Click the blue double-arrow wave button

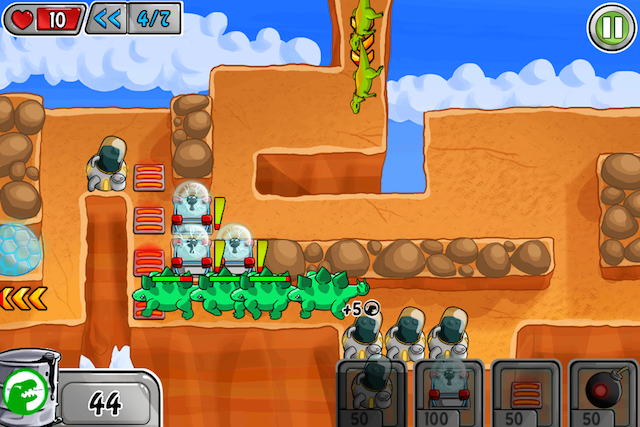pos(105,17)
